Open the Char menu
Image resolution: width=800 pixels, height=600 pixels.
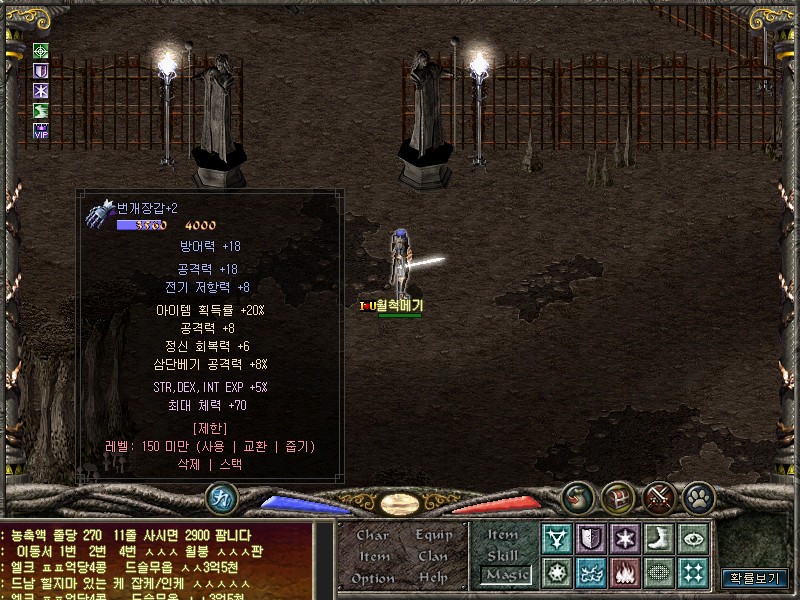372,535
